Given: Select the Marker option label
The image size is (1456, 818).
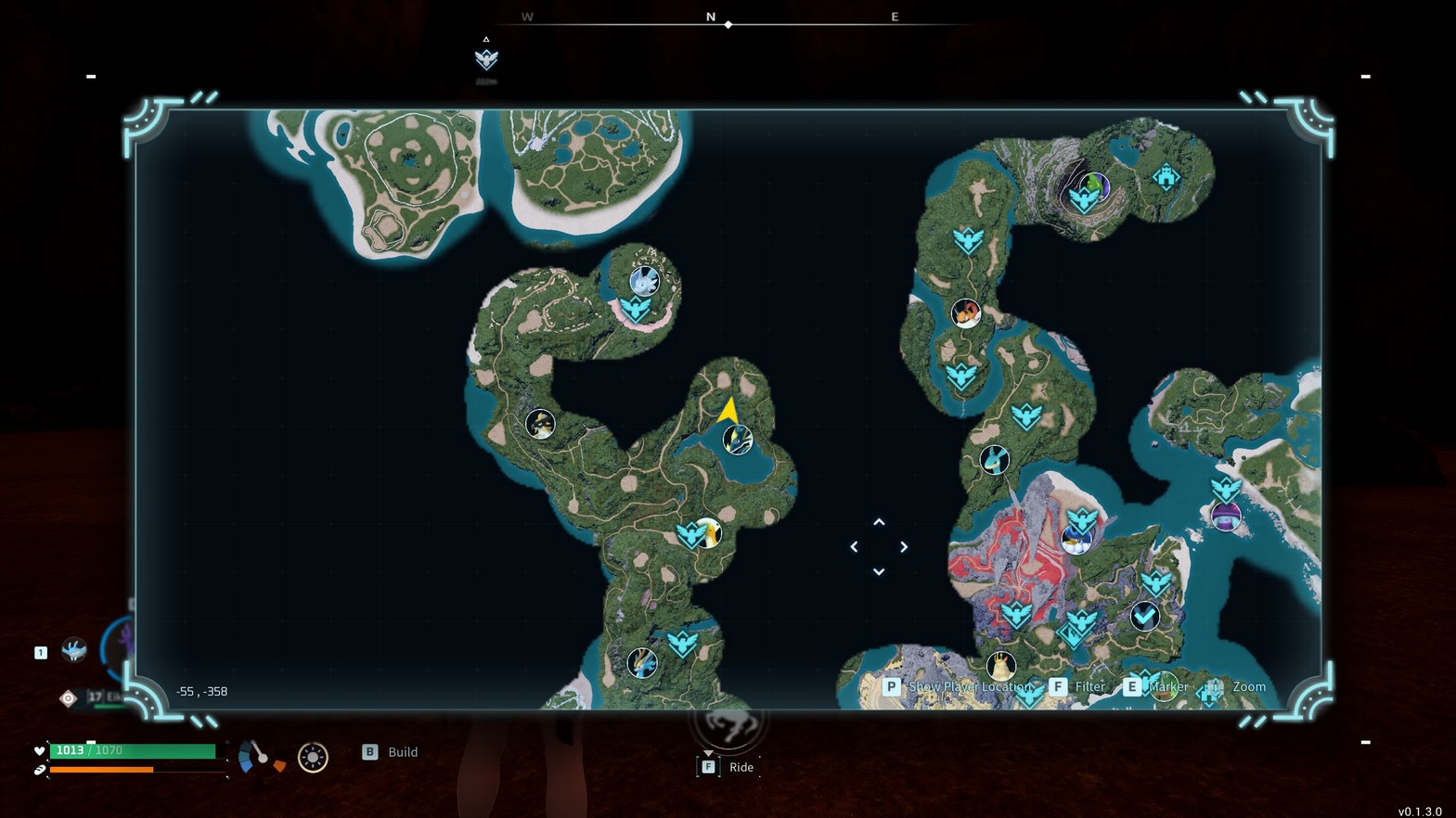Looking at the screenshot, I should click(x=1167, y=687).
